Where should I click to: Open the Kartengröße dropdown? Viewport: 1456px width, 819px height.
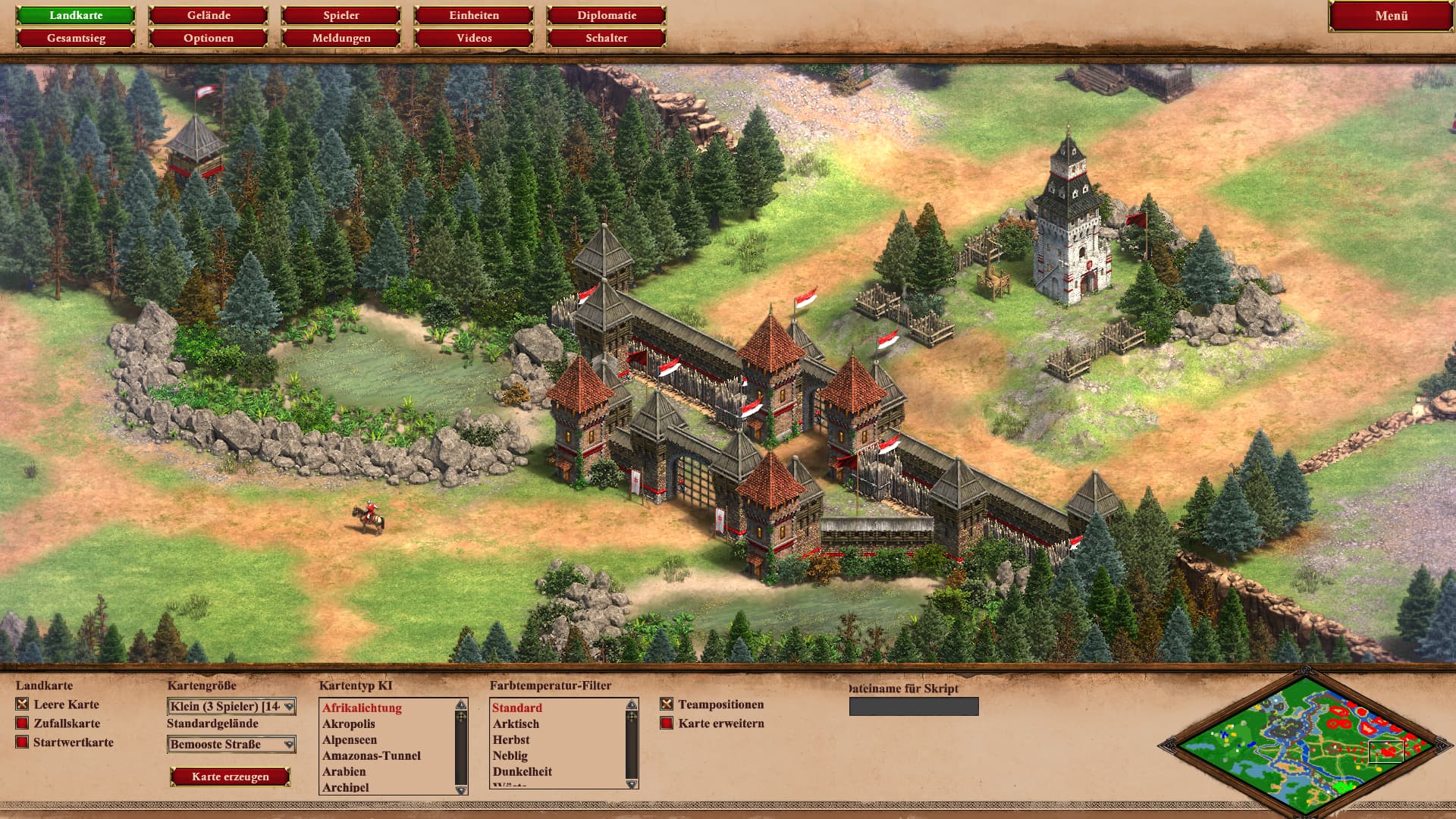231,707
